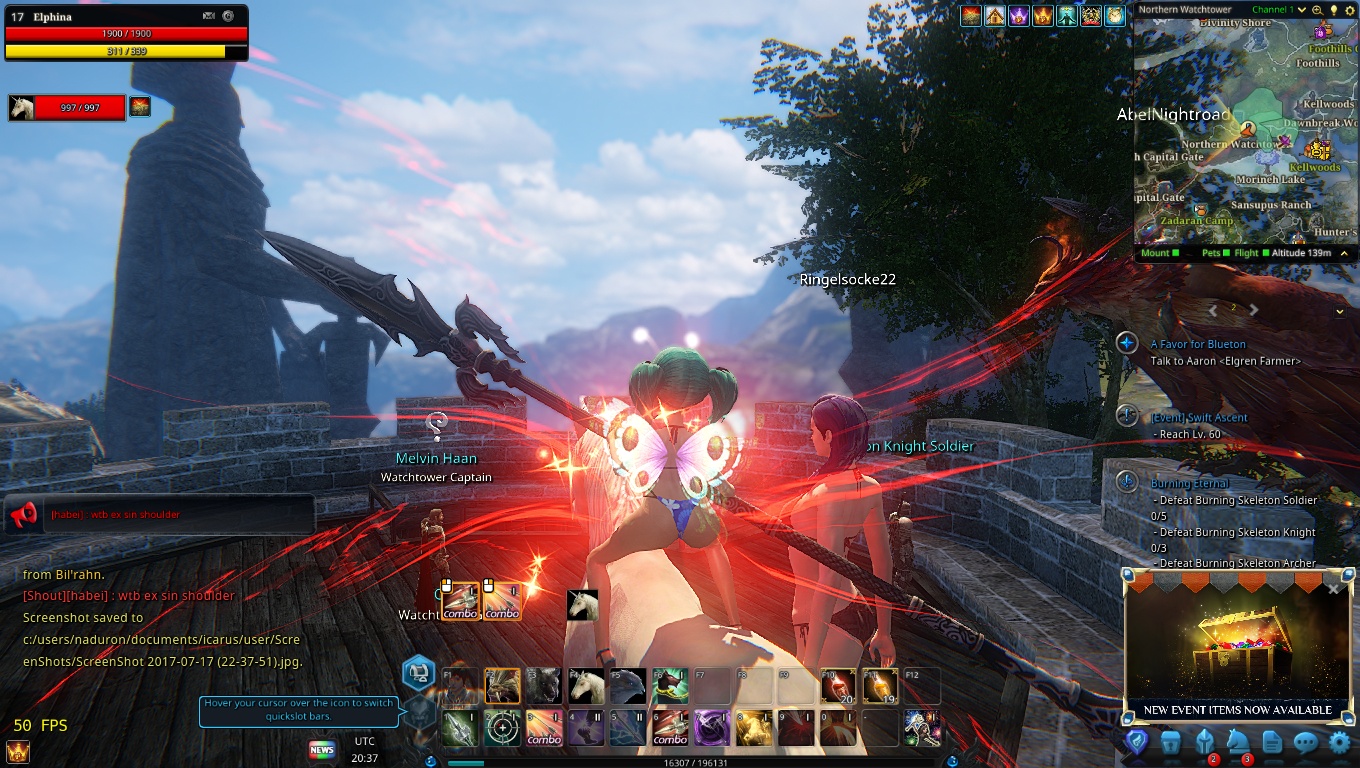Open the horse head mount menu
Screen dimensions: 1360x768
pyautogui.click(x=1238, y=743)
